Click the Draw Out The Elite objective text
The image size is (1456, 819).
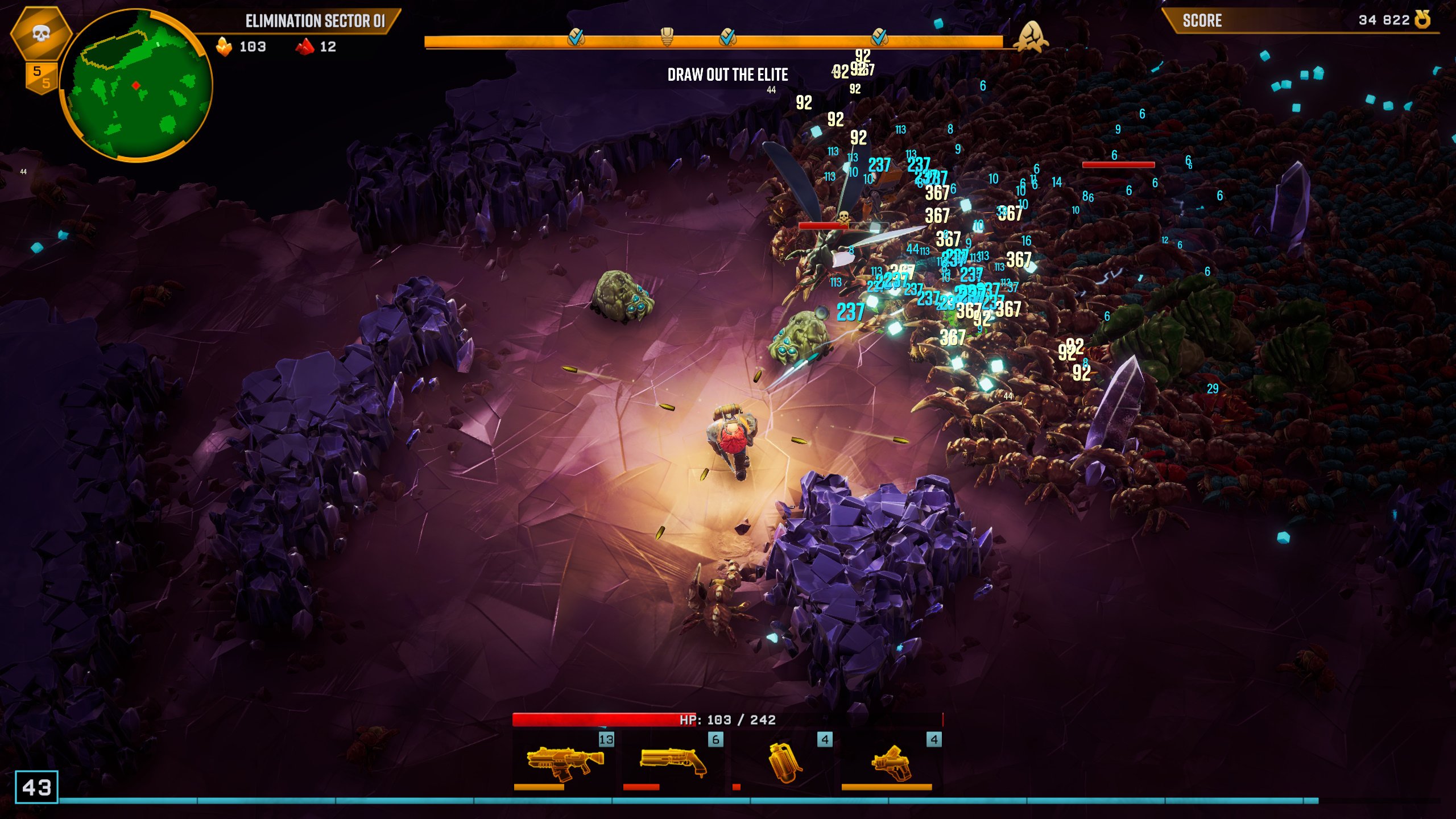[727, 75]
